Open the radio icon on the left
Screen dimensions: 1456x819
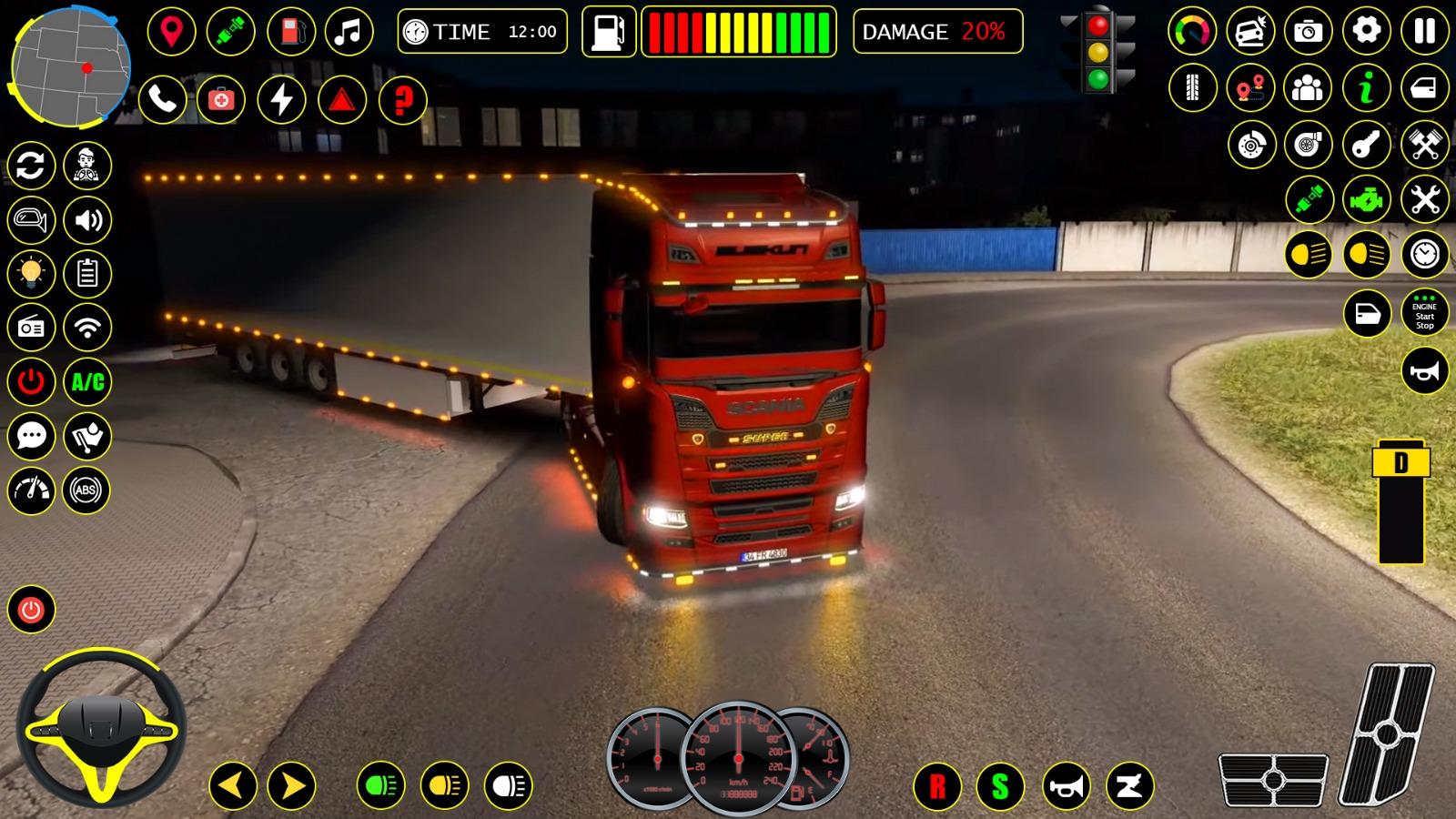pos(30,328)
